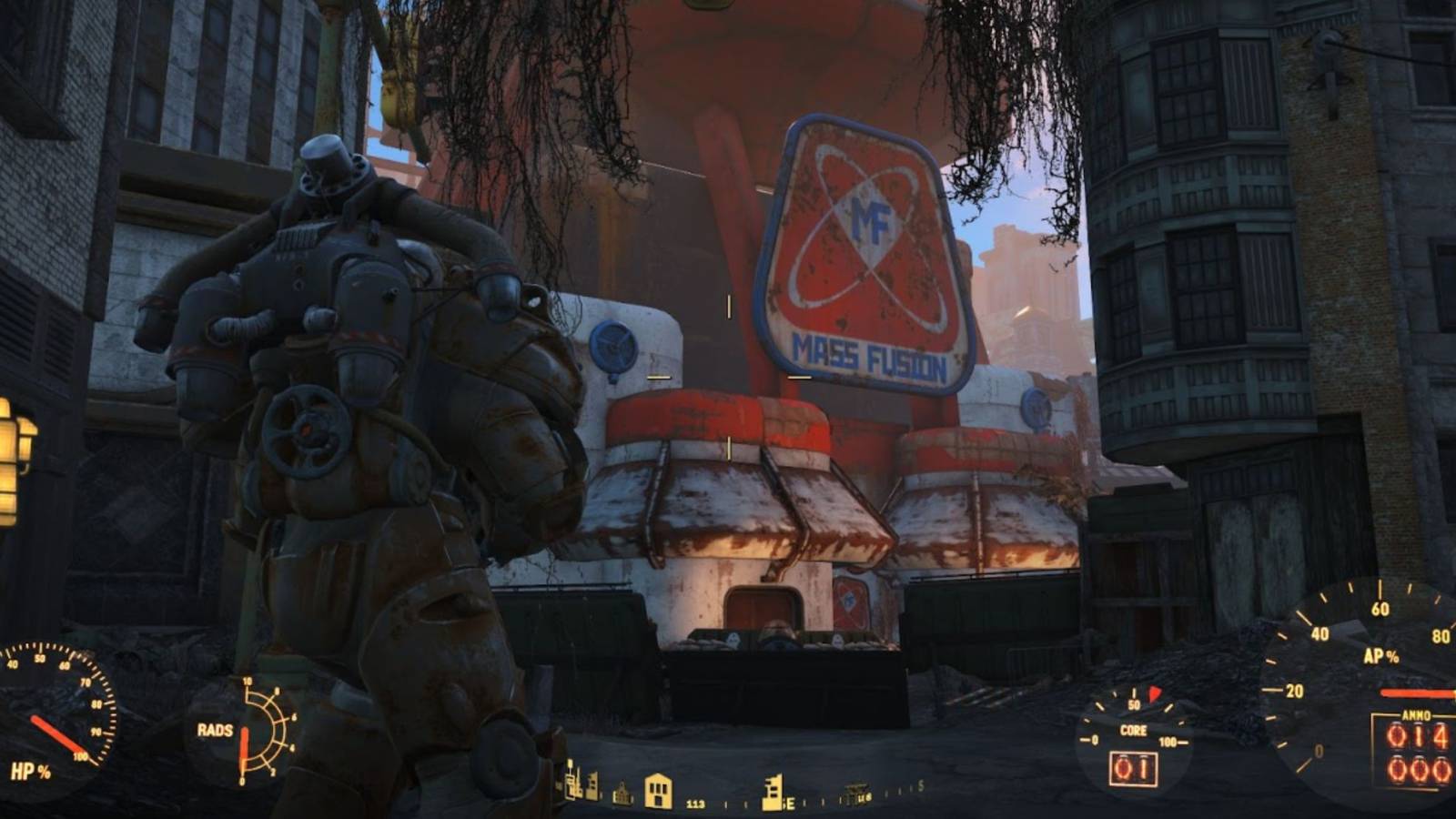This screenshot has width=1456, height=819.
Task: Click the AP% gauge dial
Action: [1374, 664]
